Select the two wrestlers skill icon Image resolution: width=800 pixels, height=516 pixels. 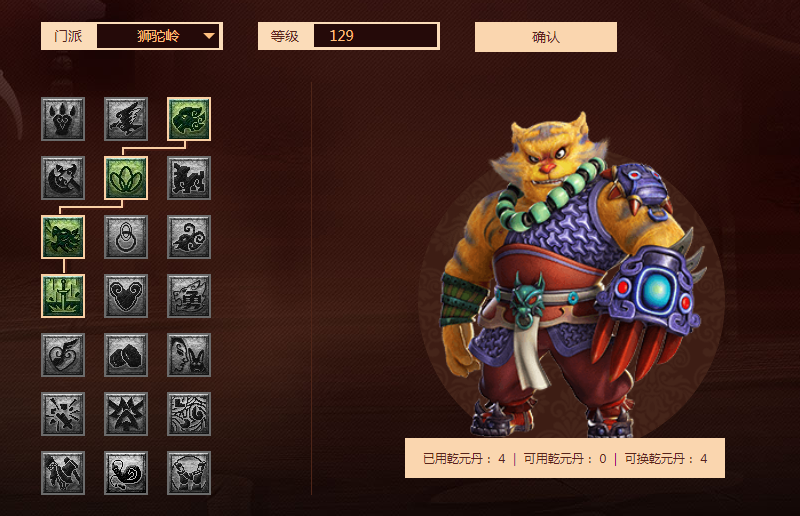tap(189, 473)
